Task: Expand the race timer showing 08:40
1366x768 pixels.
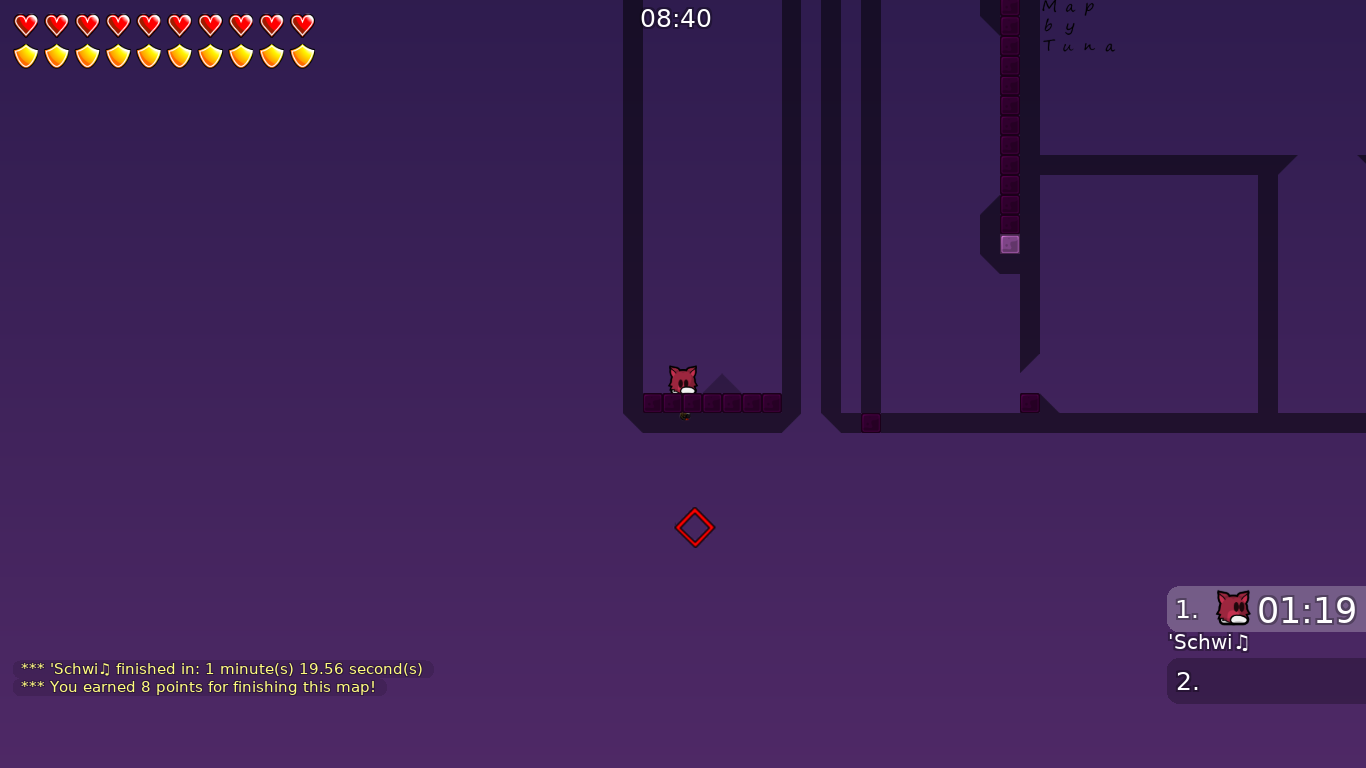Action: [x=676, y=18]
